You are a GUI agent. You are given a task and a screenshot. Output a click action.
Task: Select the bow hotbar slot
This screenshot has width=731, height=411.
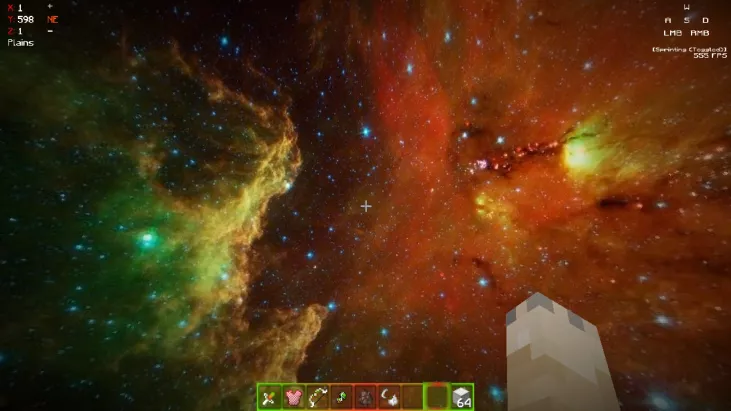tap(317, 397)
